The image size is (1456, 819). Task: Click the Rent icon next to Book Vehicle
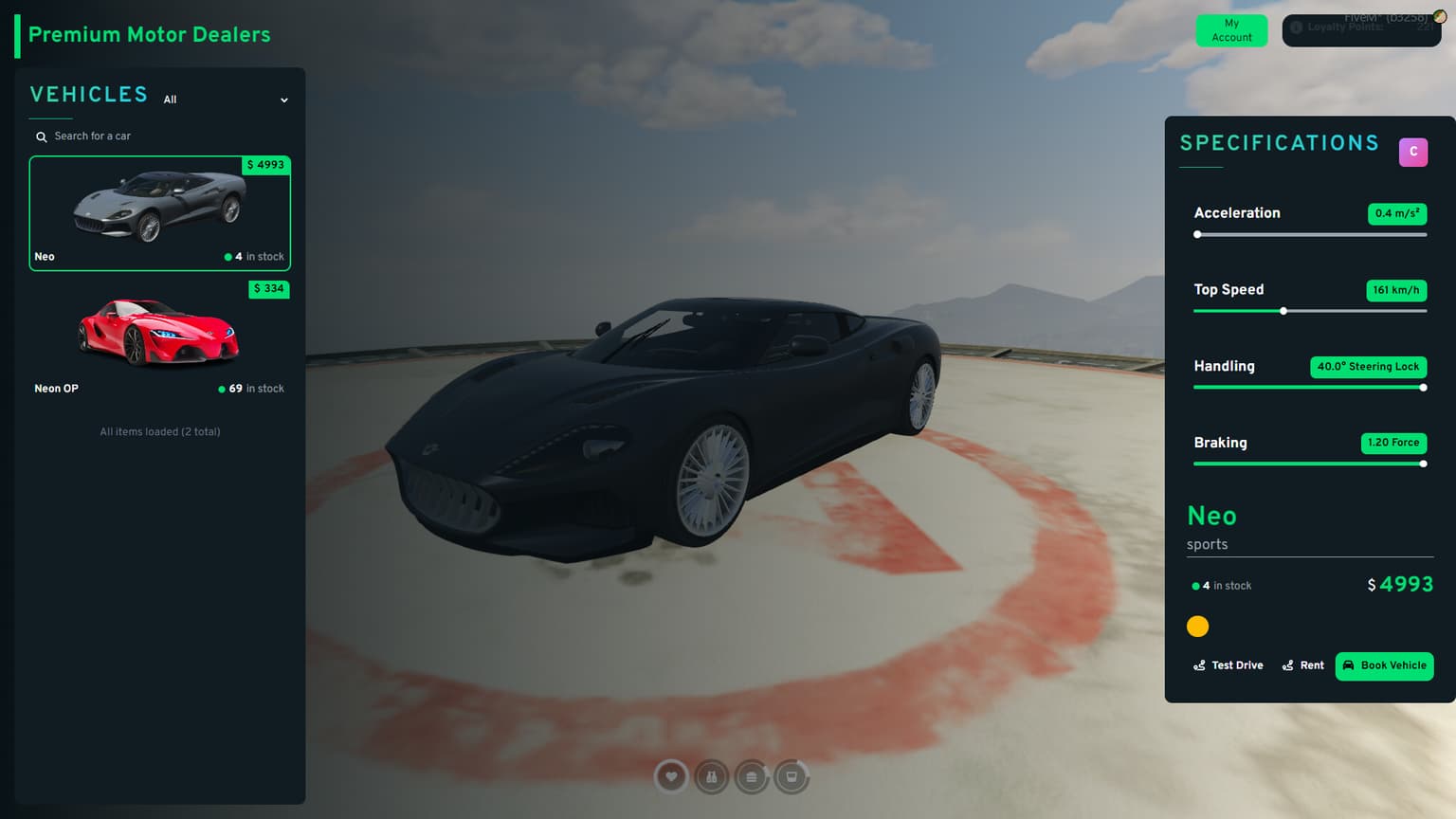(1287, 665)
